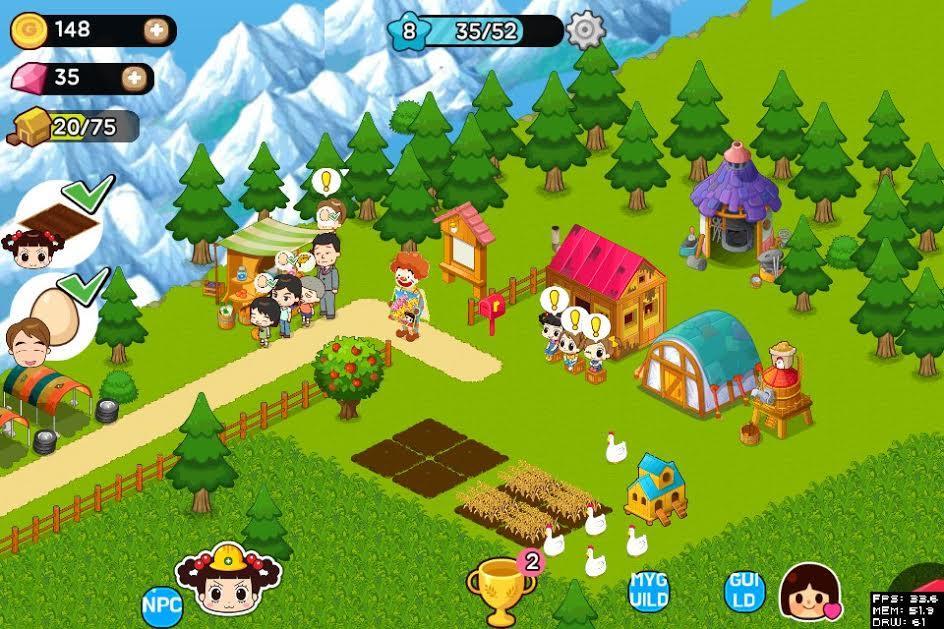Open the completed soil plot quest bubble

[x=62, y=220]
